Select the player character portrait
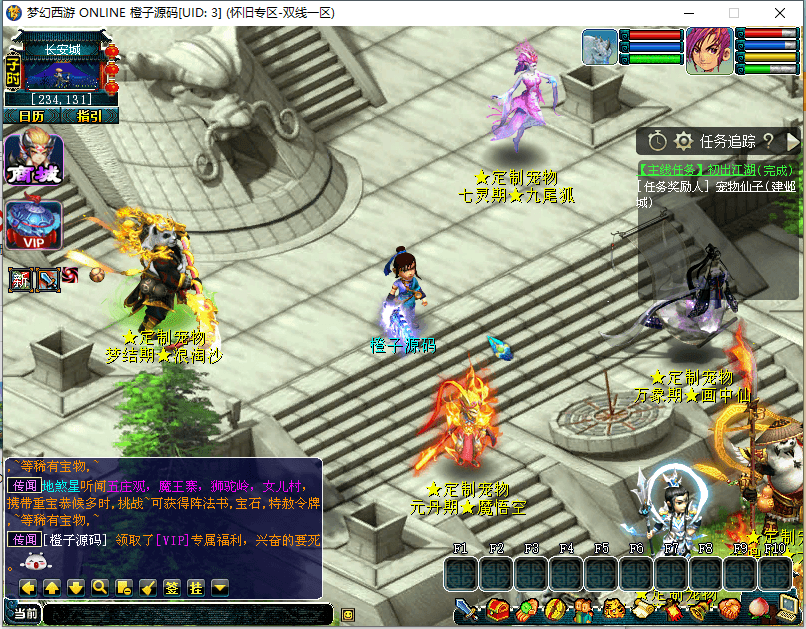The height and width of the screenshot is (629, 806). point(709,50)
